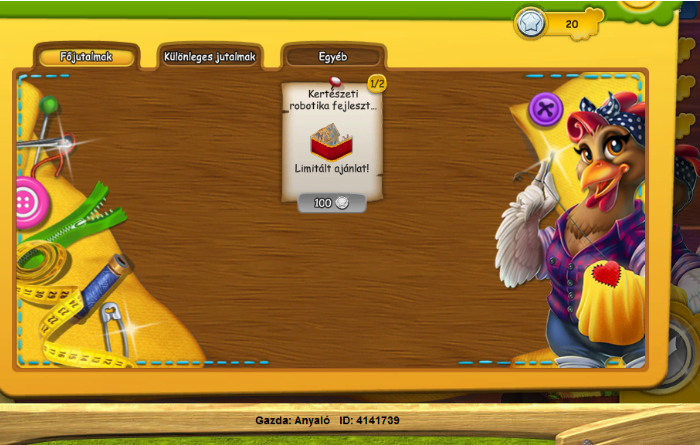Screen dimensions: 700x445
Task: Select the Egyéb tab
Action: pos(332,57)
